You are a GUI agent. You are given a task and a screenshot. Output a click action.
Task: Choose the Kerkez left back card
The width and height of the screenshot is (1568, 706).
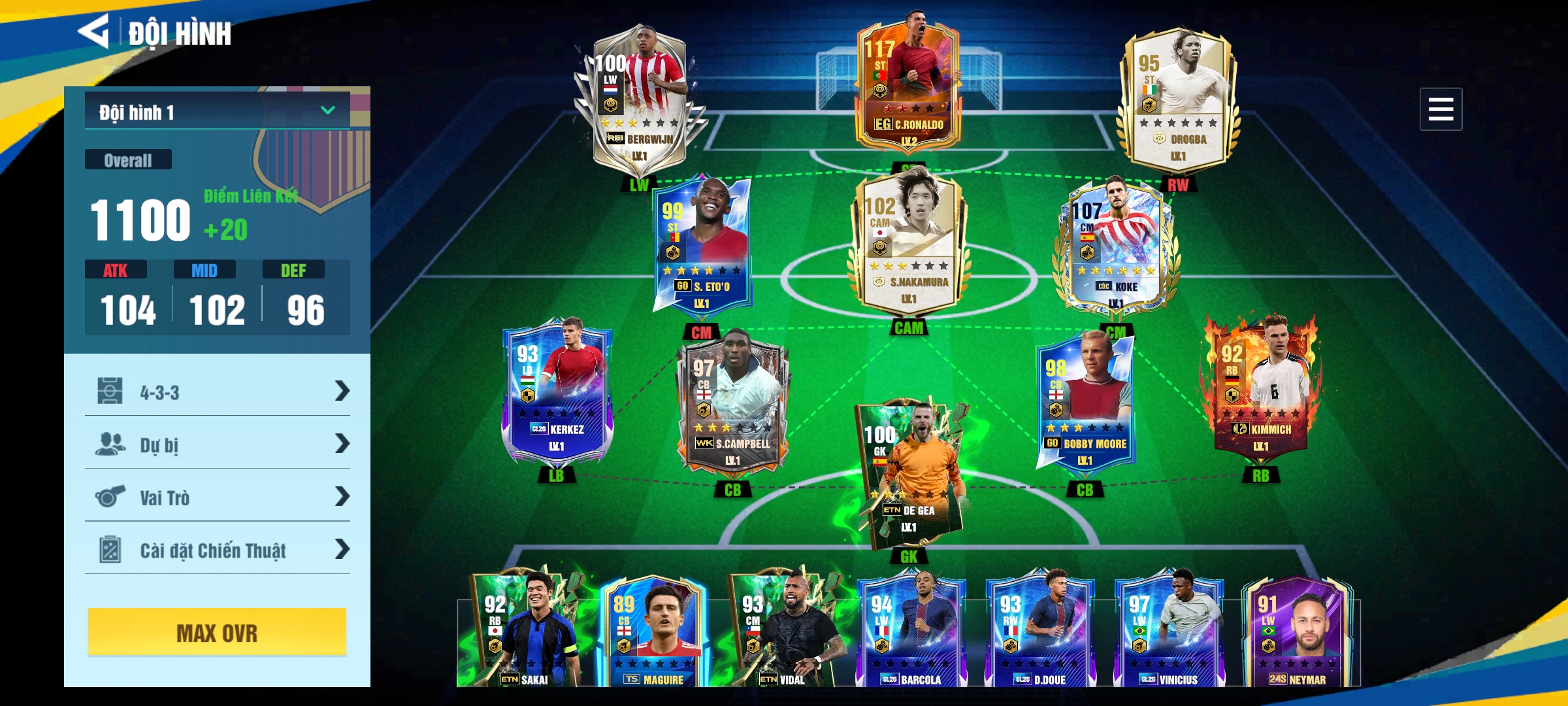click(556, 392)
